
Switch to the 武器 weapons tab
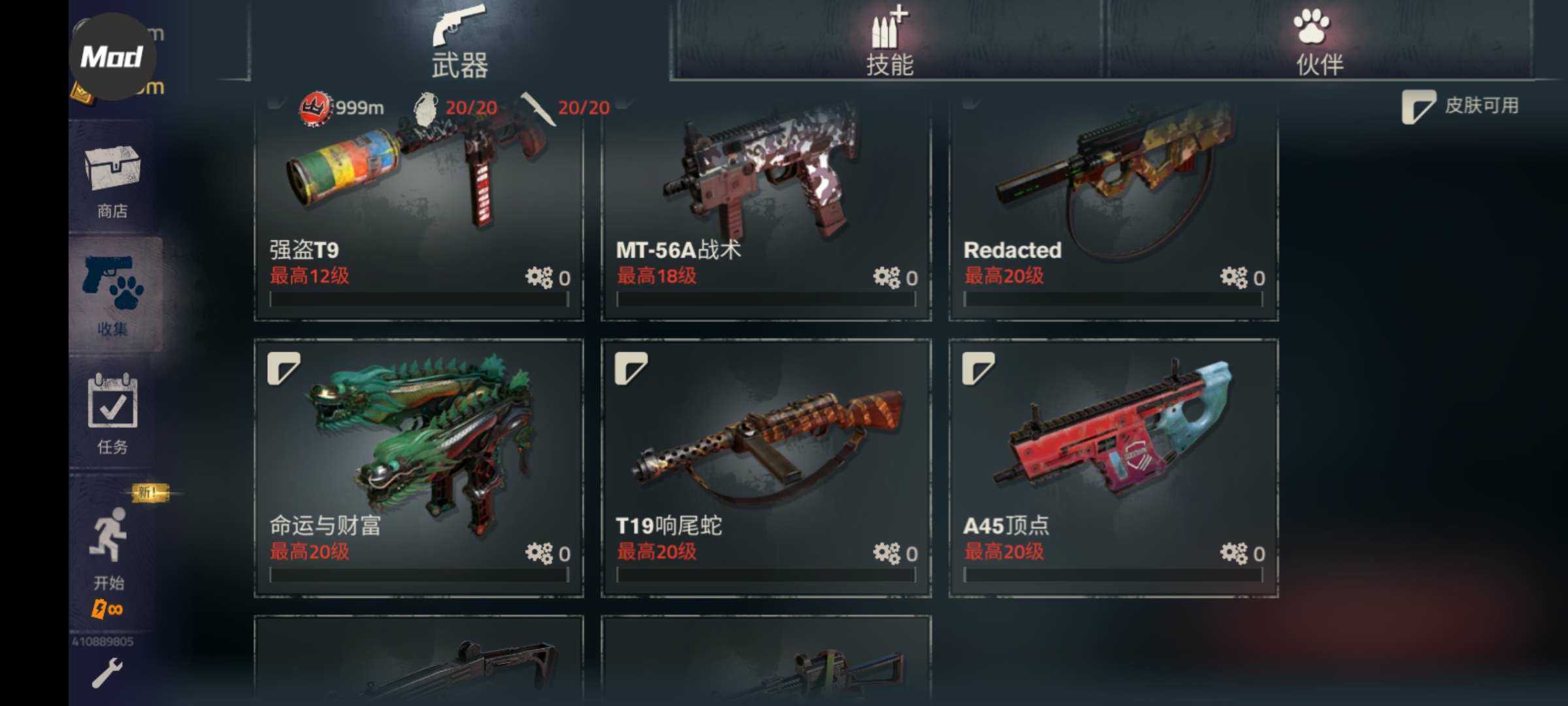point(459,42)
